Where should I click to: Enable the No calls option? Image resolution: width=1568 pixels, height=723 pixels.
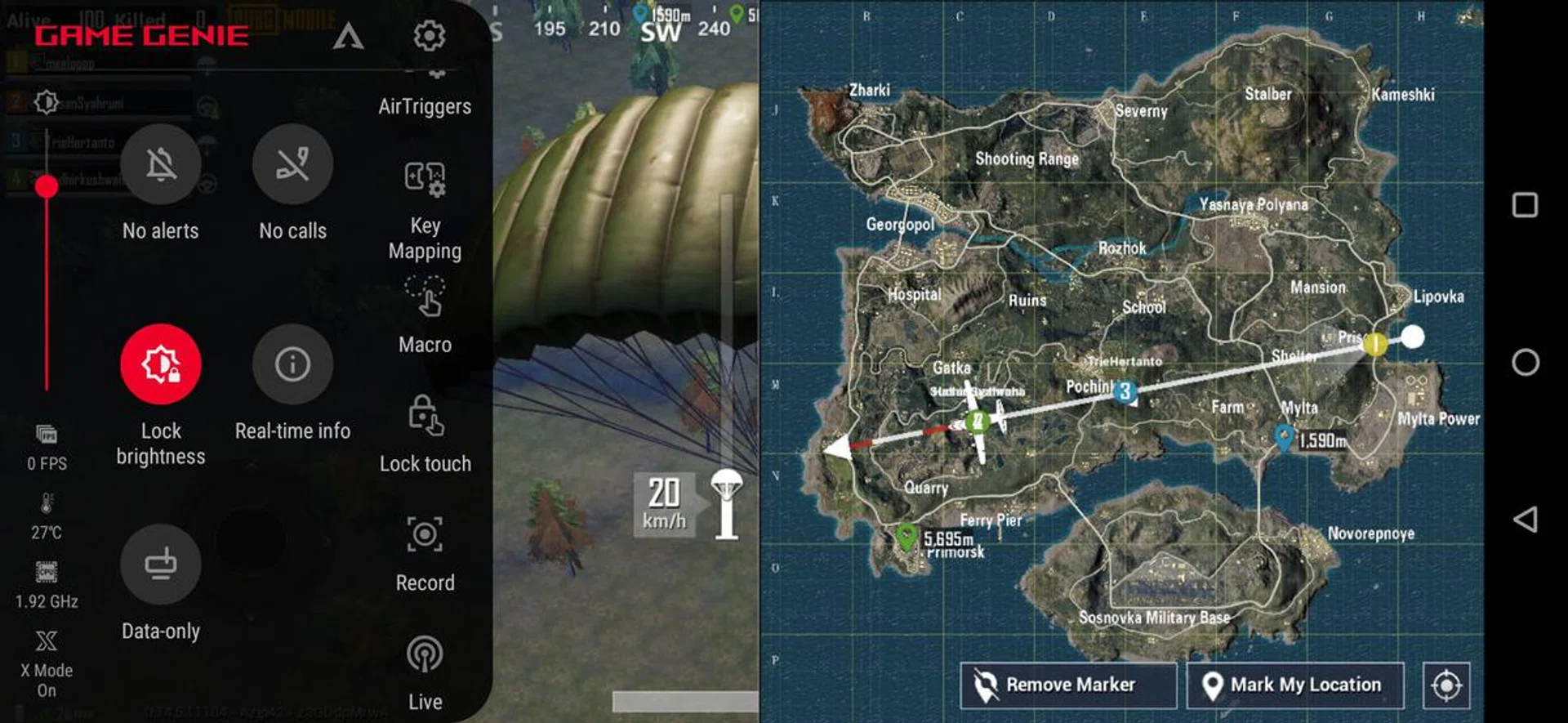(292, 165)
